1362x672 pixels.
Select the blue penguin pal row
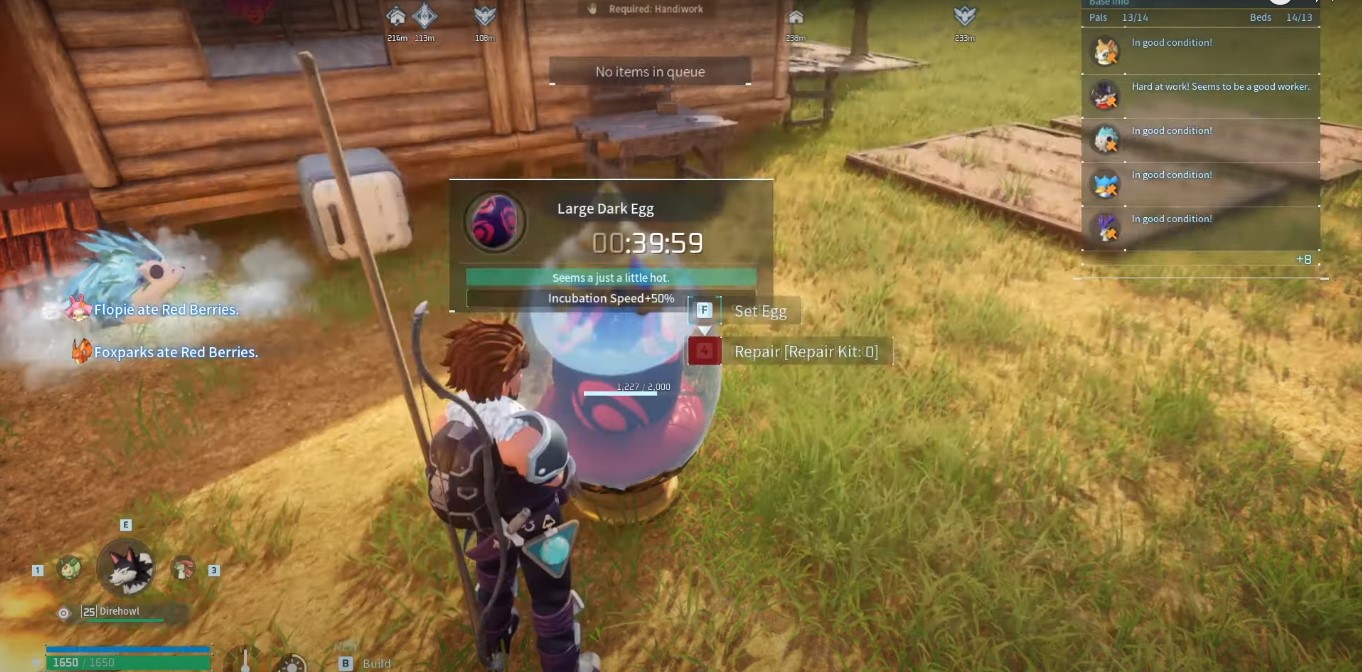coord(1200,183)
